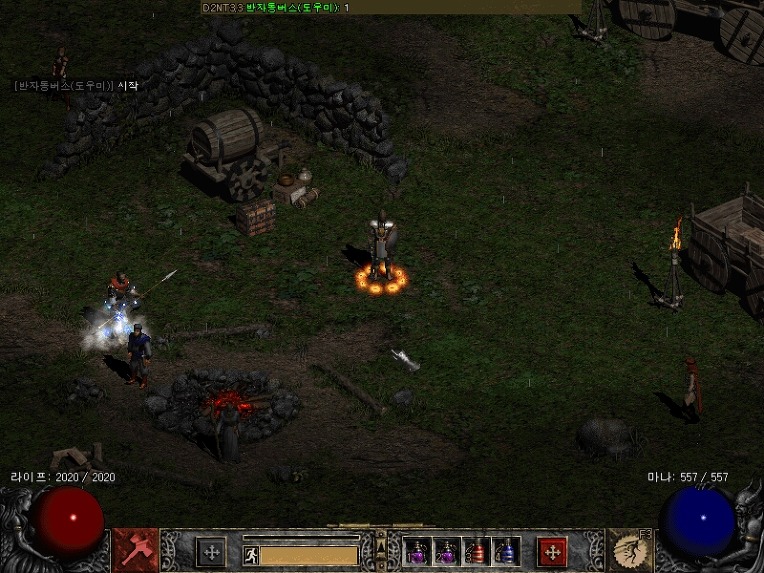Use the potion in belt slot 3
Screen dimensions: 764x573
click(x=477, y=552)
